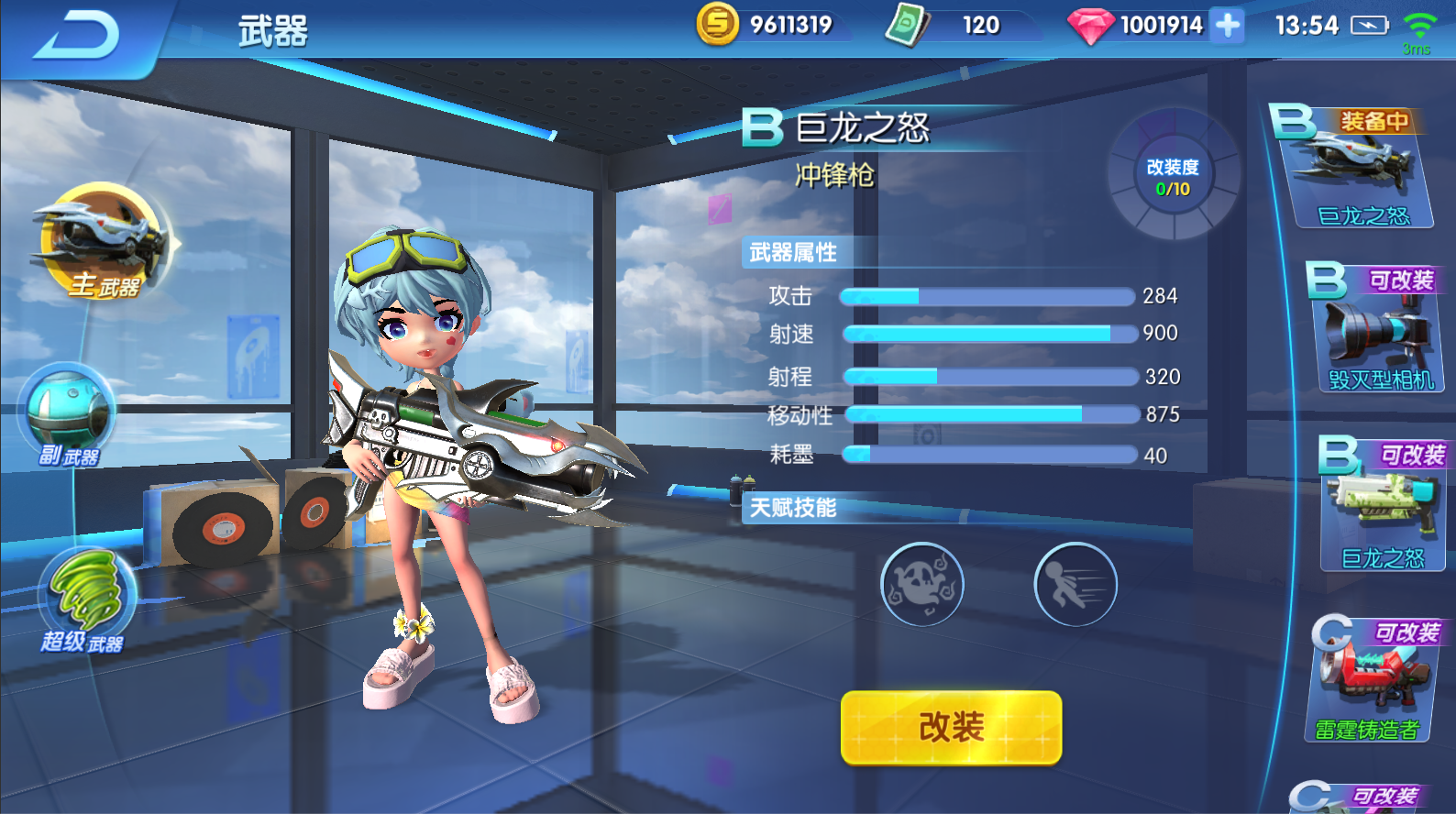Click the green ticket currency icon
The width and height of the screenshot is (1456, 814).
point(906,25)
